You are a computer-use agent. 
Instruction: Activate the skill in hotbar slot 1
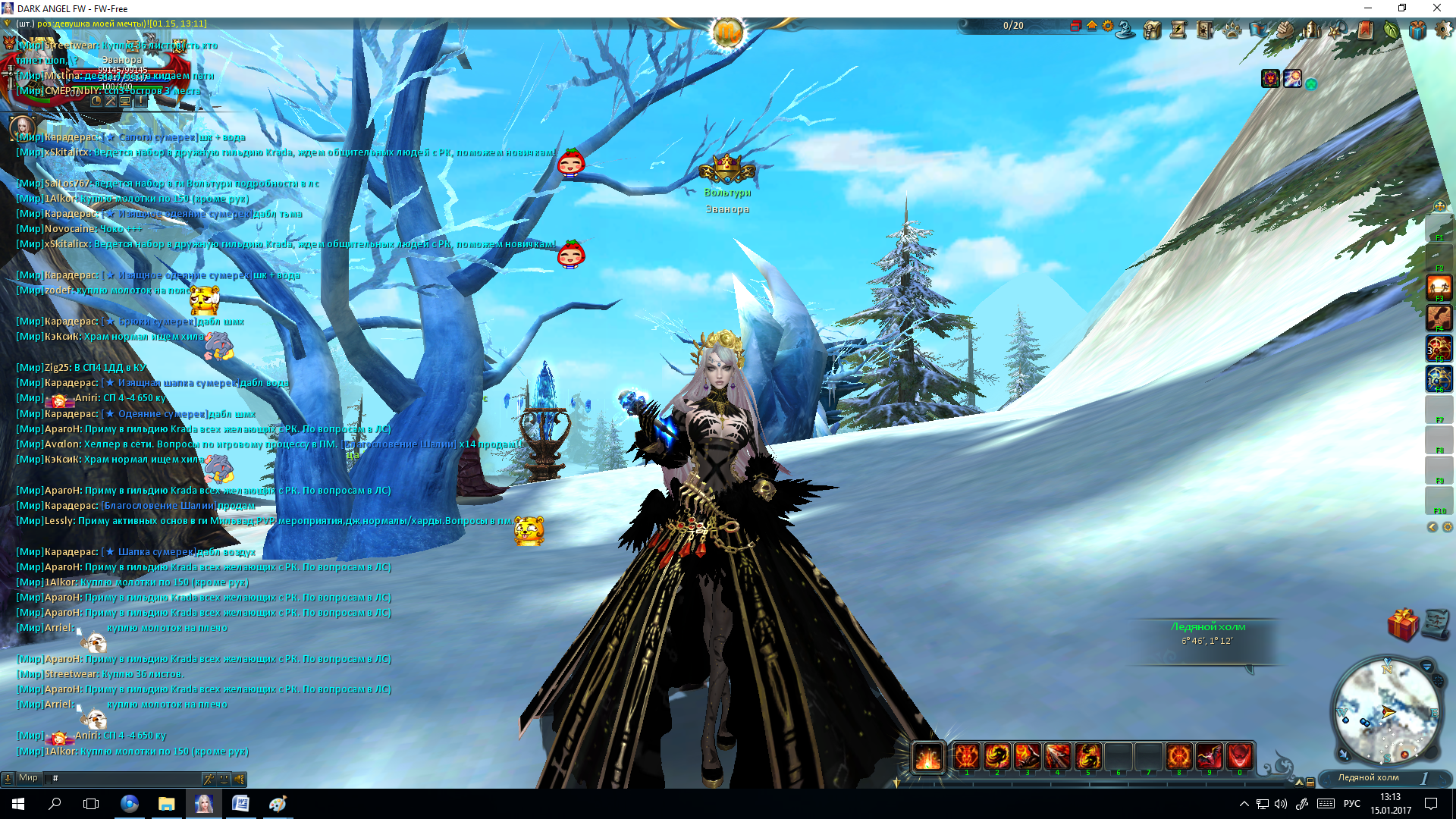966,756
